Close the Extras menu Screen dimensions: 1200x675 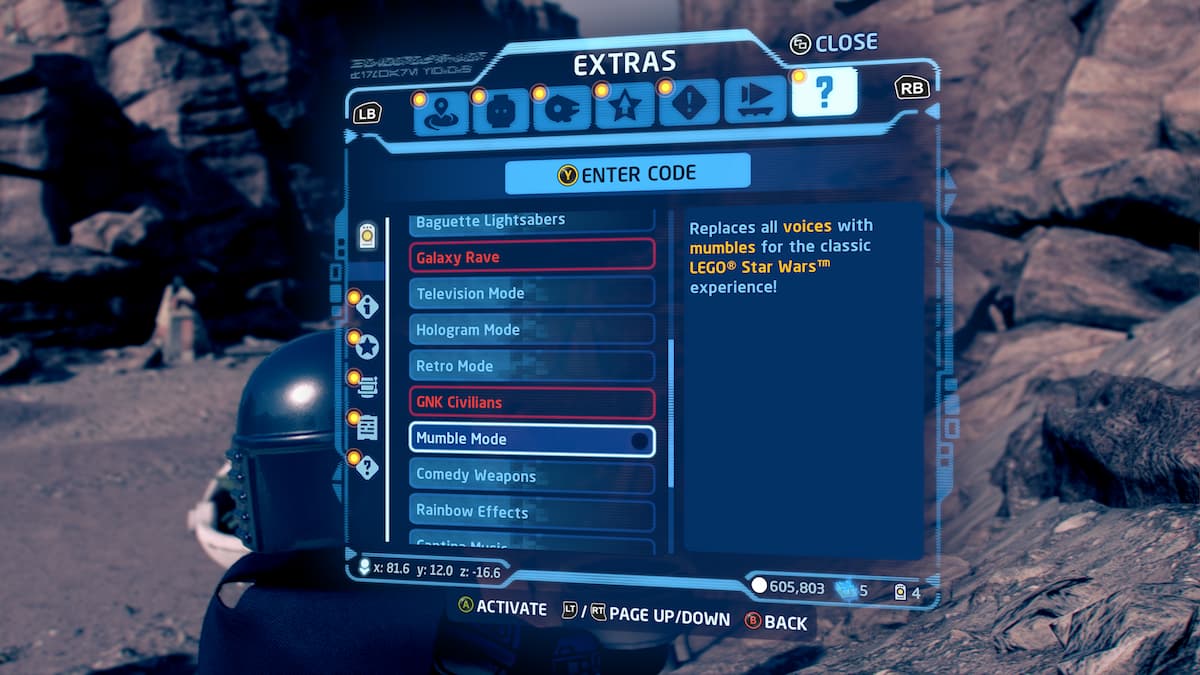[x=833, y=43]
